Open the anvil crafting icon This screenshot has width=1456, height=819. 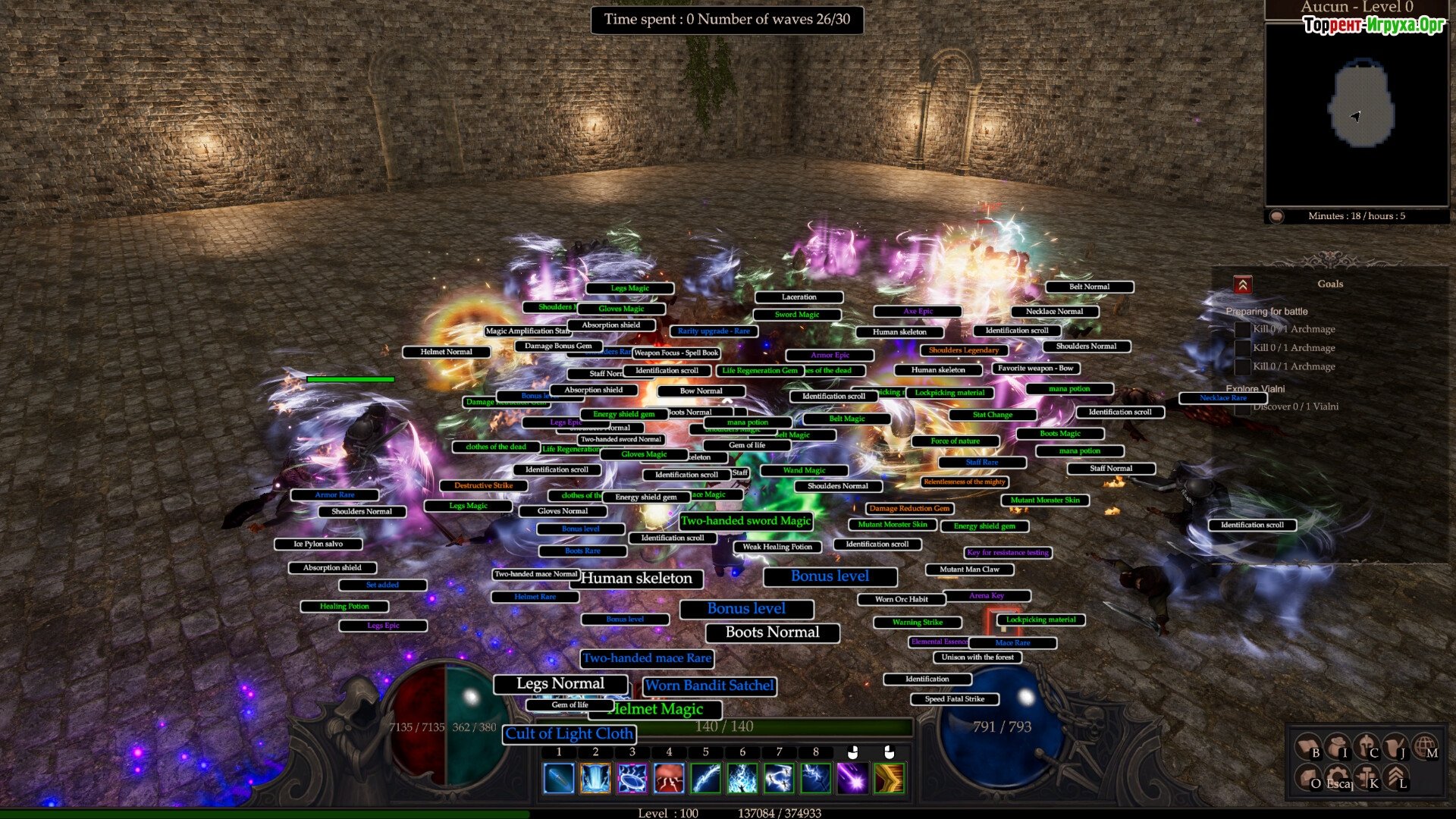(x=1366, y=777)
